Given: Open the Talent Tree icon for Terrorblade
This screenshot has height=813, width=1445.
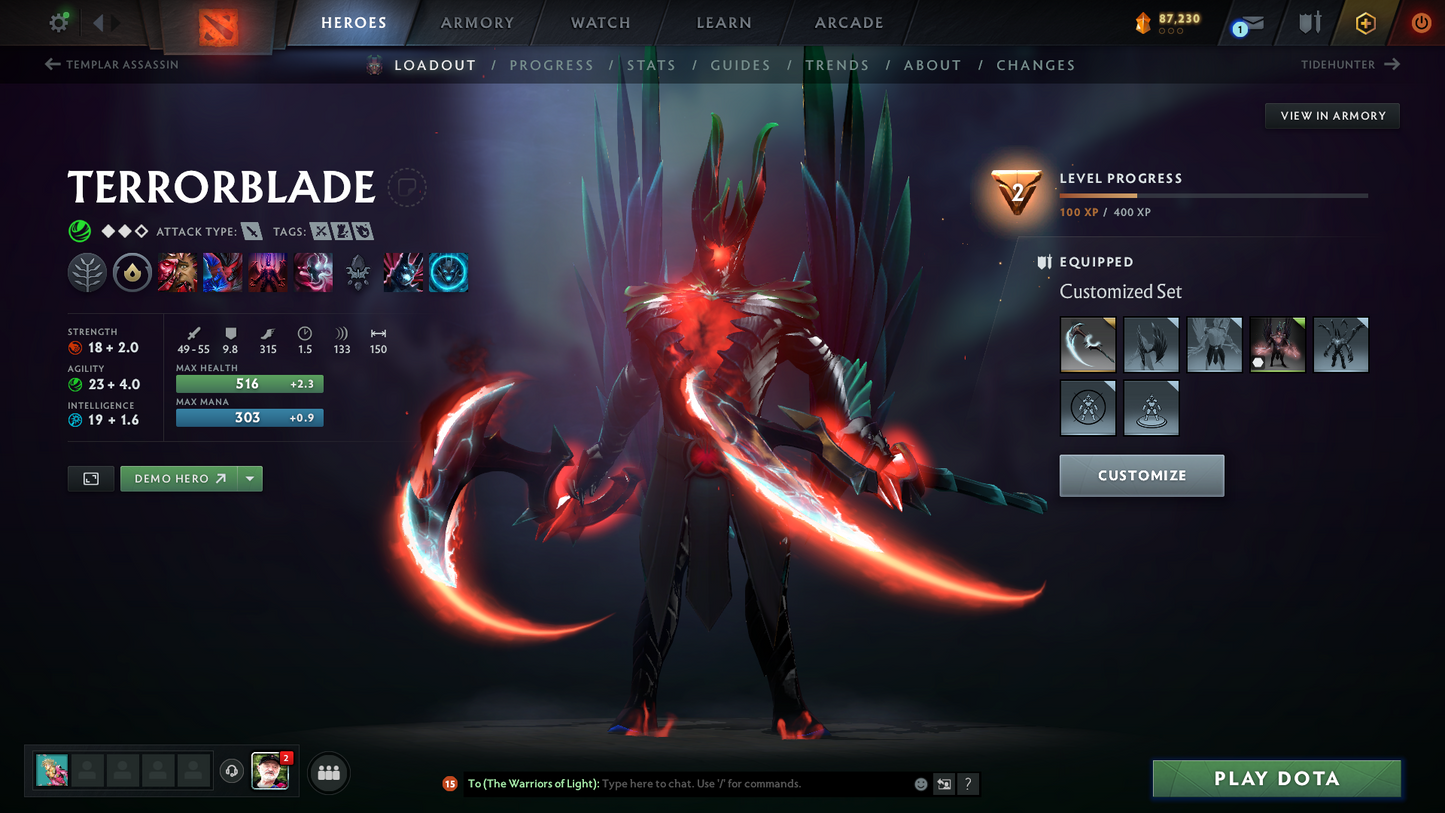Looking at the screenshot, I should 87,271.
